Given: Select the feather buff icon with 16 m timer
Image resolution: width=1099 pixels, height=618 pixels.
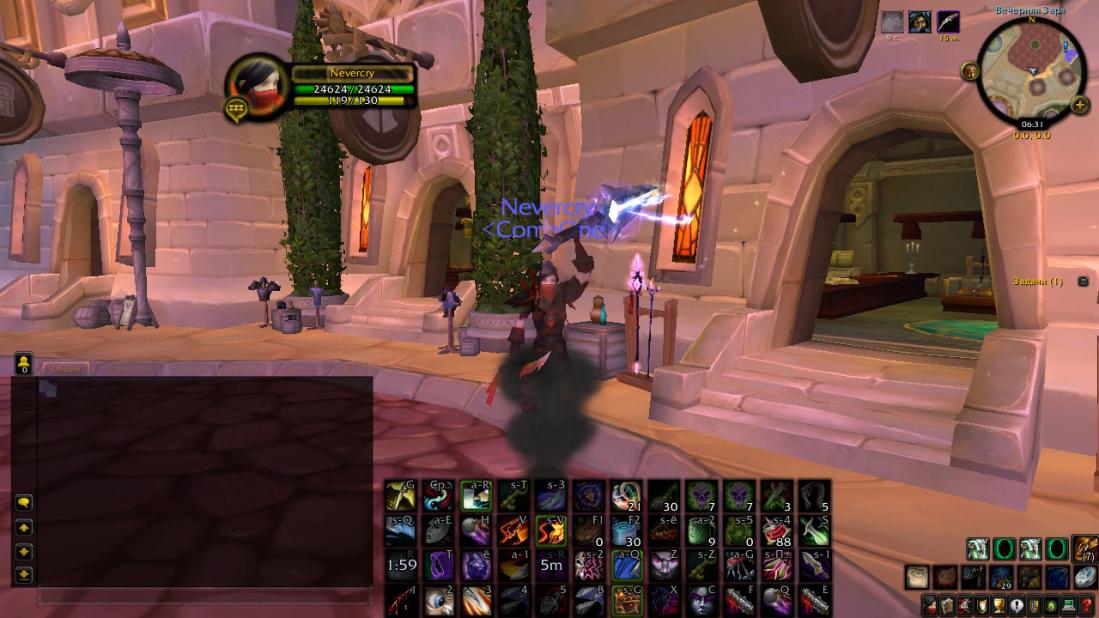Looking at the screenshot, I should [x=947, y=23].
